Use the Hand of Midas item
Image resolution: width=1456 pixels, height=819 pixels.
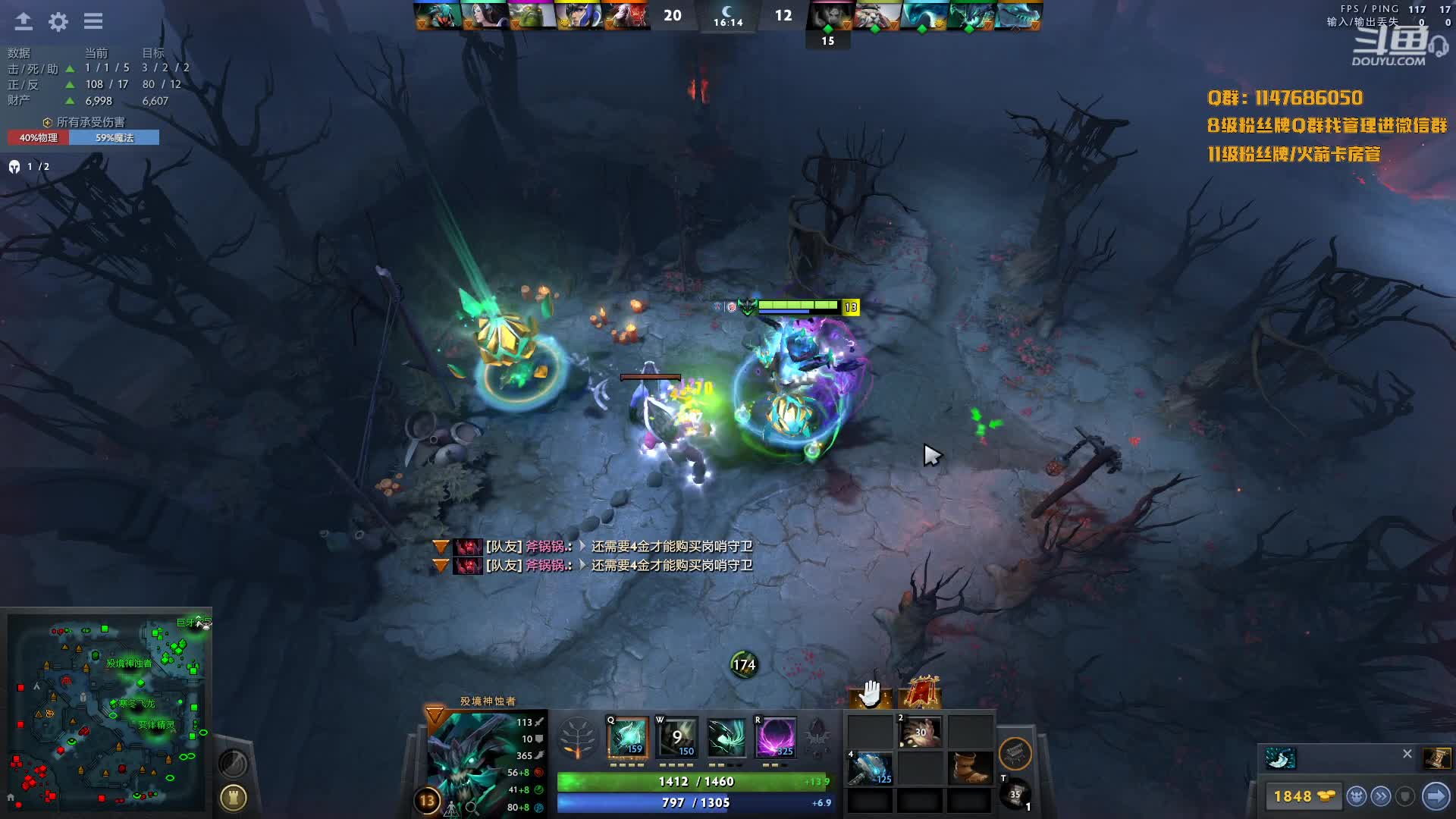[921, 733]
